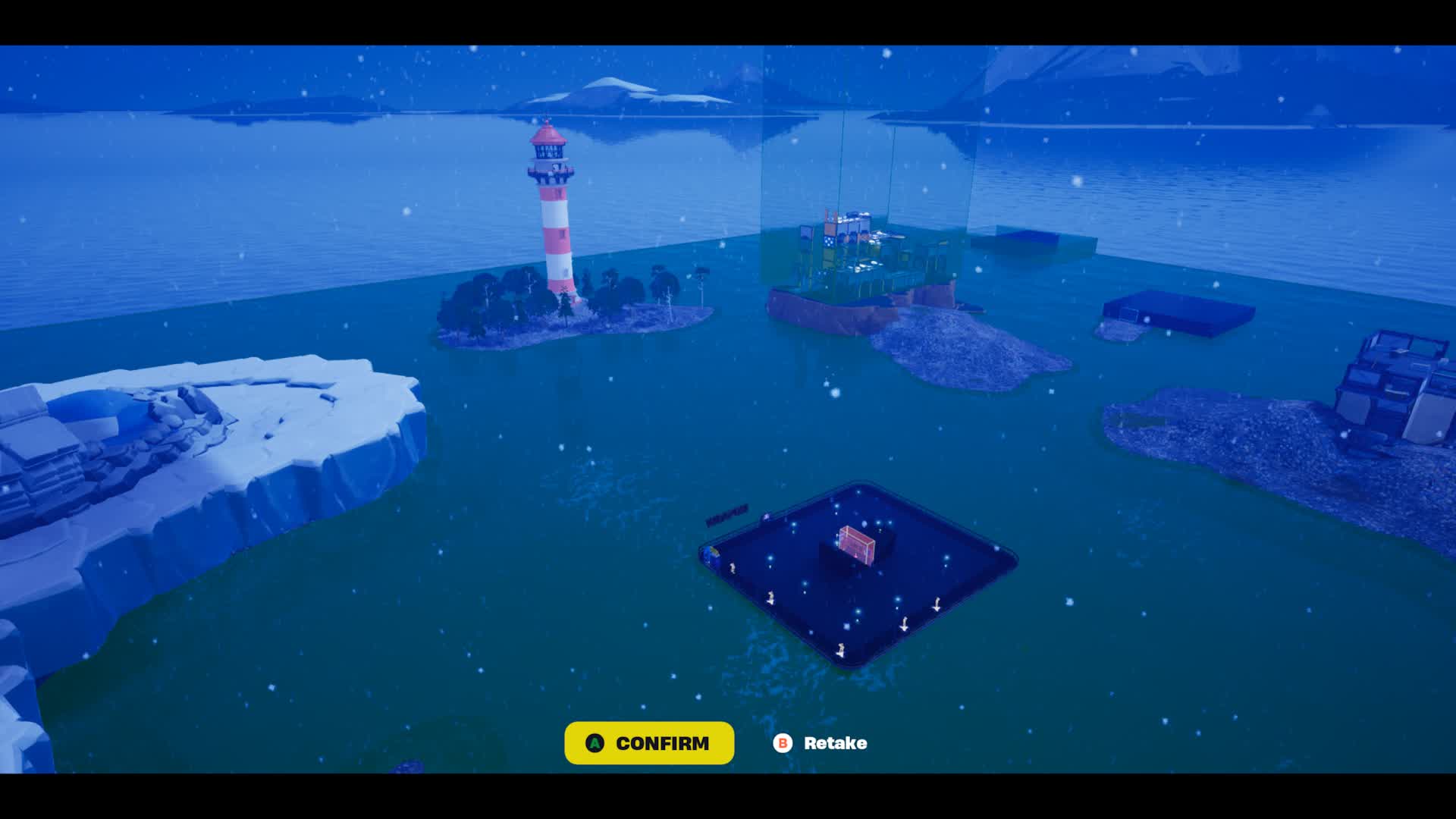Confirm the captured thumbnail shot
The height and width of the screenshot is (819, 1456).
point(649,743)
